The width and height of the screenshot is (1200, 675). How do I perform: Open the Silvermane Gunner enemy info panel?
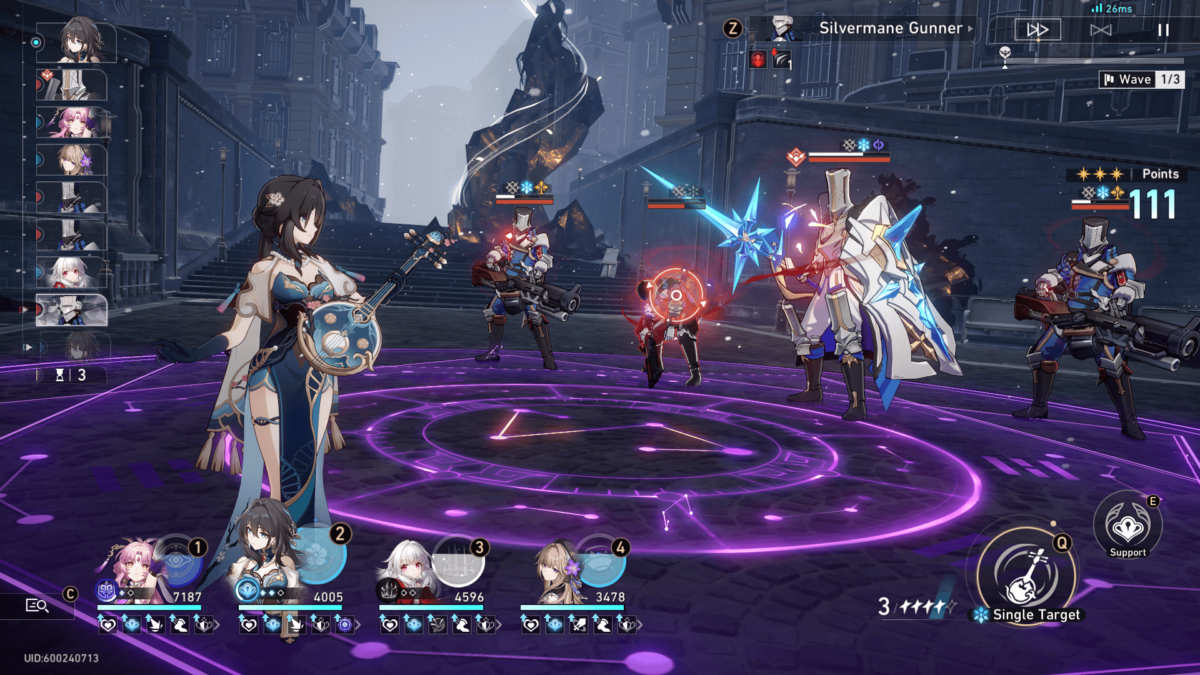click(x=860, y=29)
